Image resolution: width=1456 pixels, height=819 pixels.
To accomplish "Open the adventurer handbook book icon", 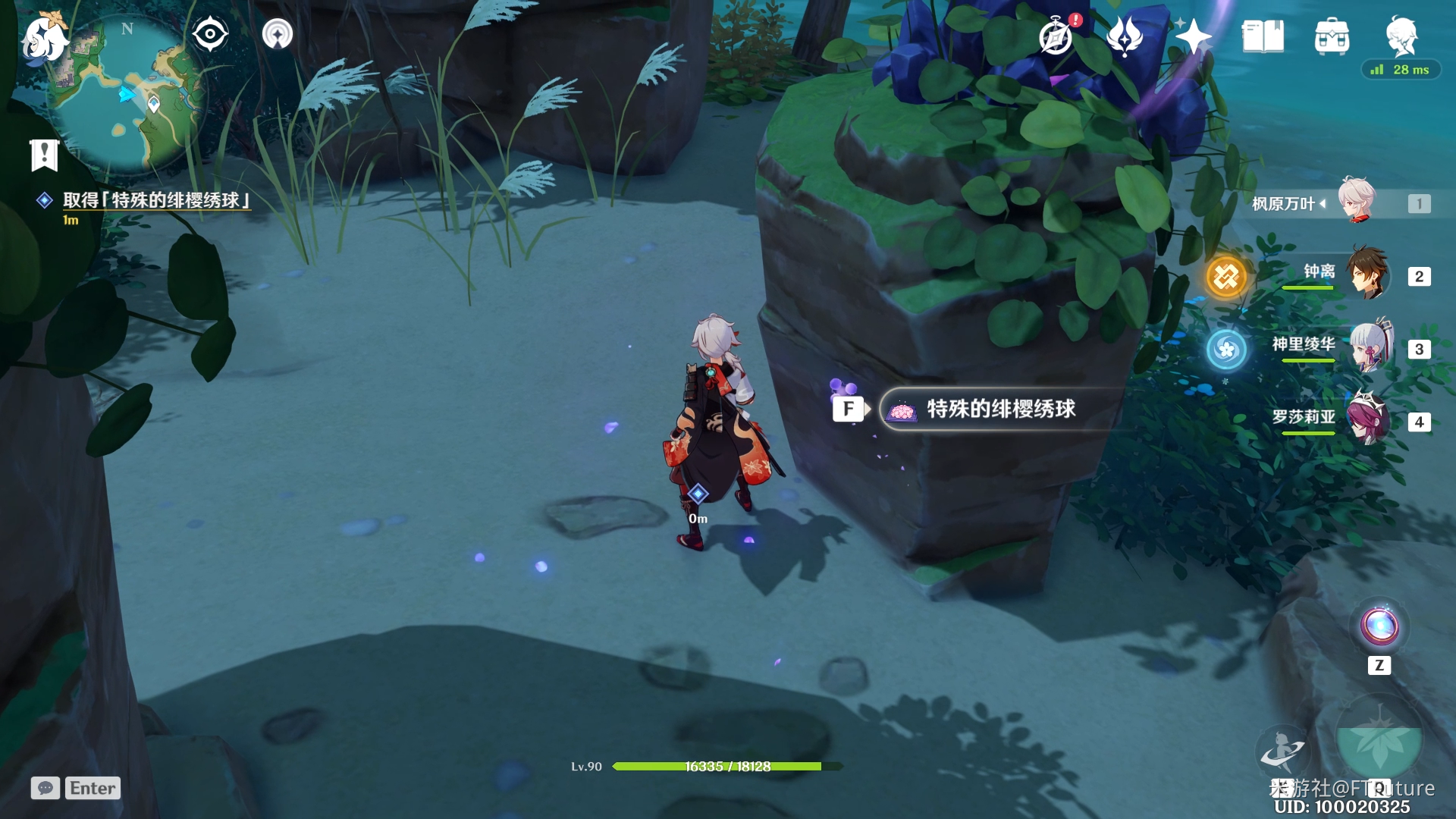I will [x=1263, y=36].
